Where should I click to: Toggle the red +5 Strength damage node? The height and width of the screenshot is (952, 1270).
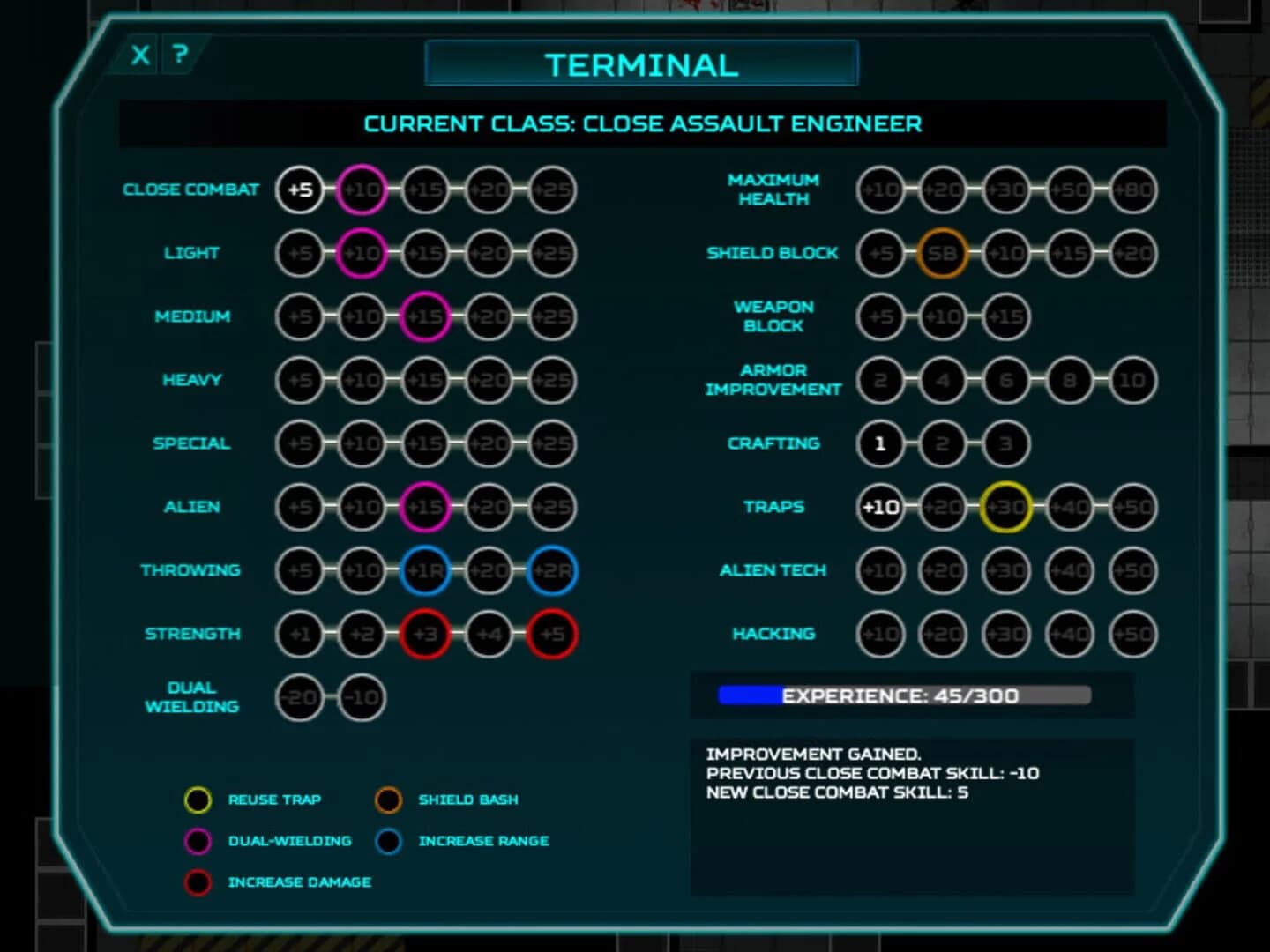[x=550, y=634]
